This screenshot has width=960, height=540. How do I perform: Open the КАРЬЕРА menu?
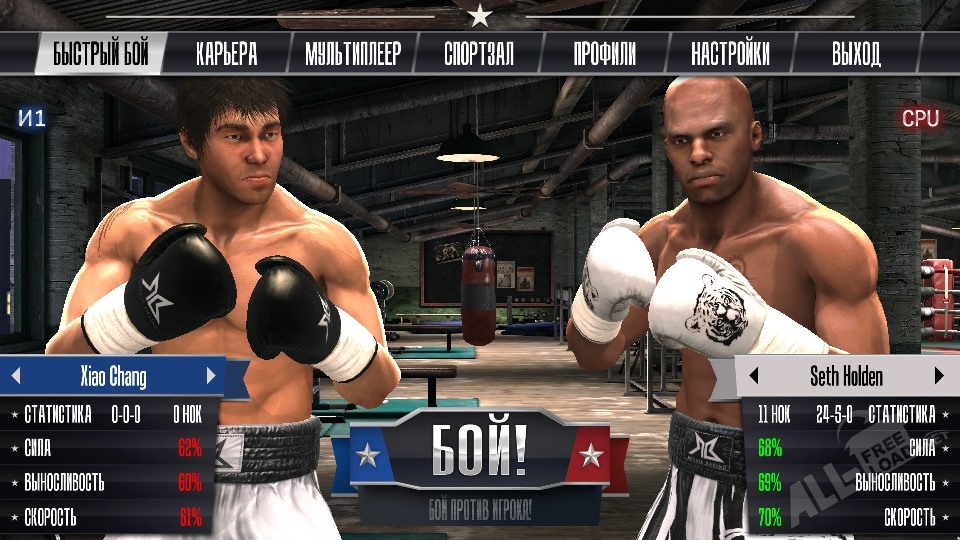(226, 54)
